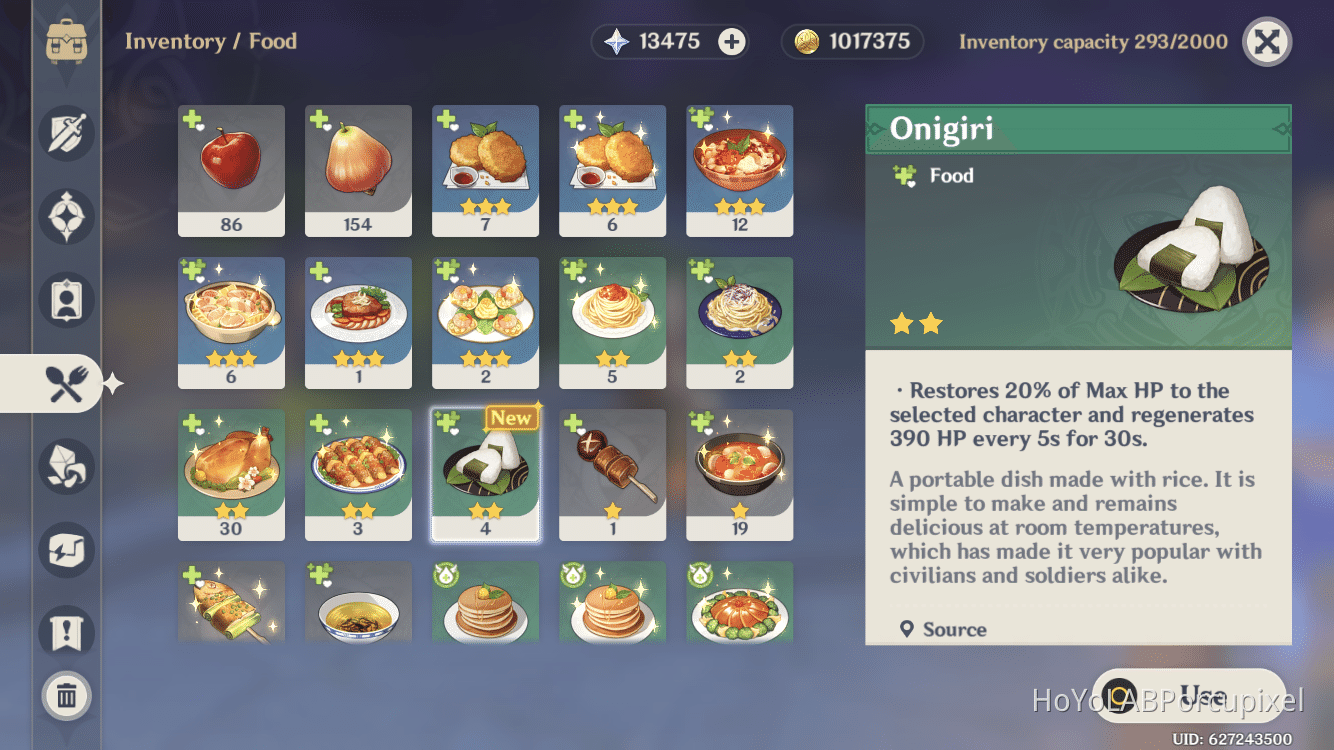Open the Weapons inventory category
The height and width of the screenshot is (750, 1334).
pyautogui.click(x=66, y=133)
